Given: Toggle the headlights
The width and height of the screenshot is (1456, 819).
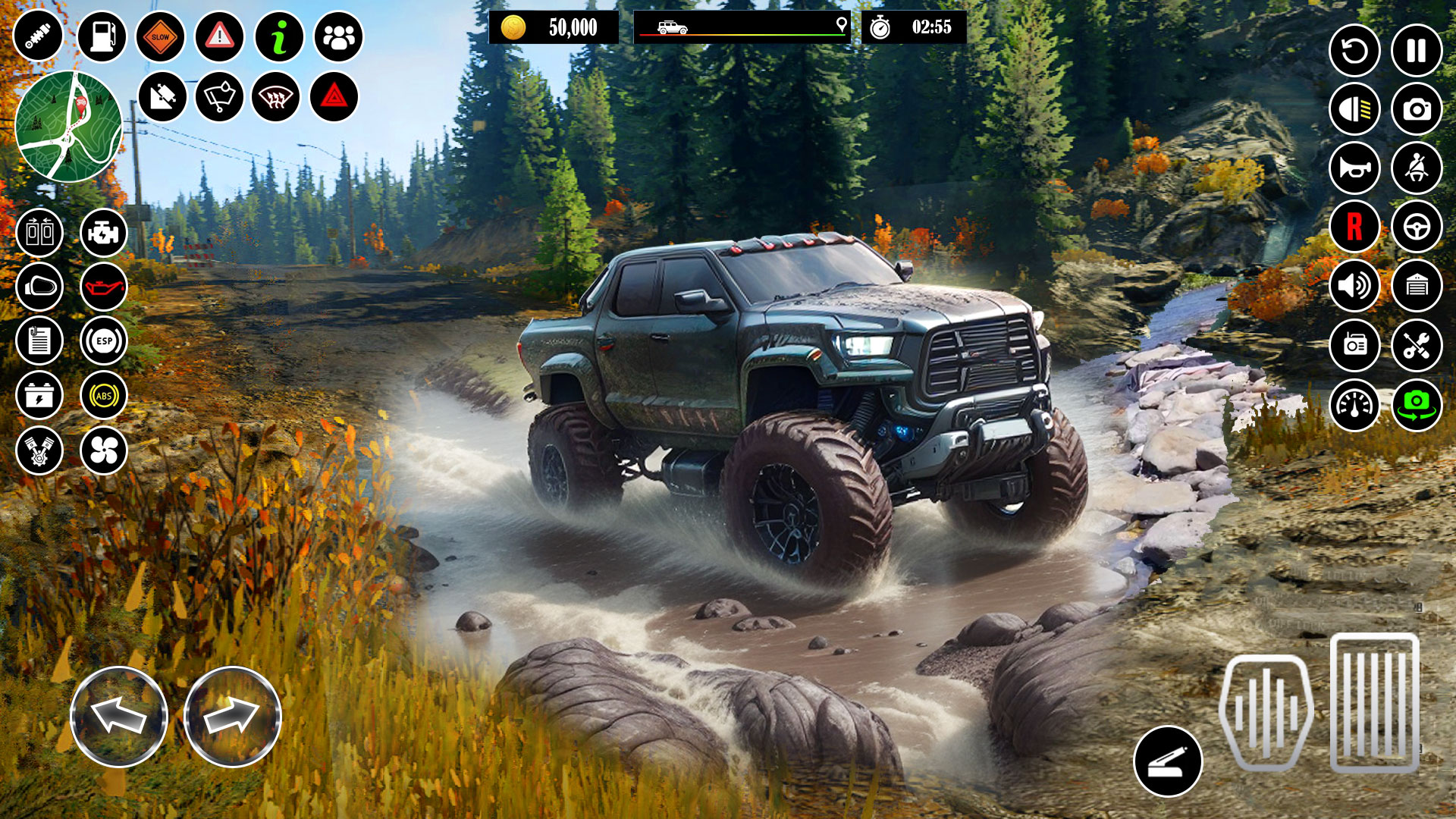Looking at the screenshot, I should point(1354,108).
